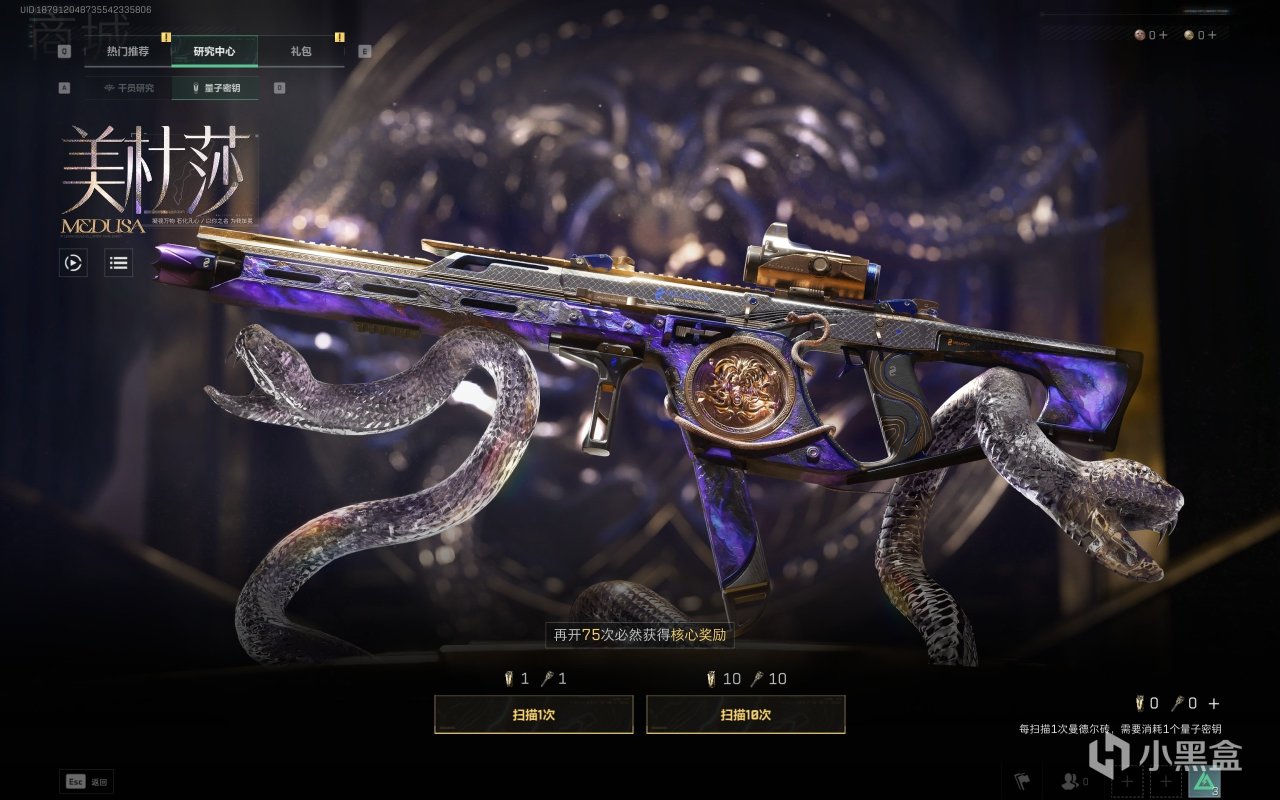Viewport: 1280px width, 800px height.
Task: Select the 研究中心 tab
Action: point(214,51)
